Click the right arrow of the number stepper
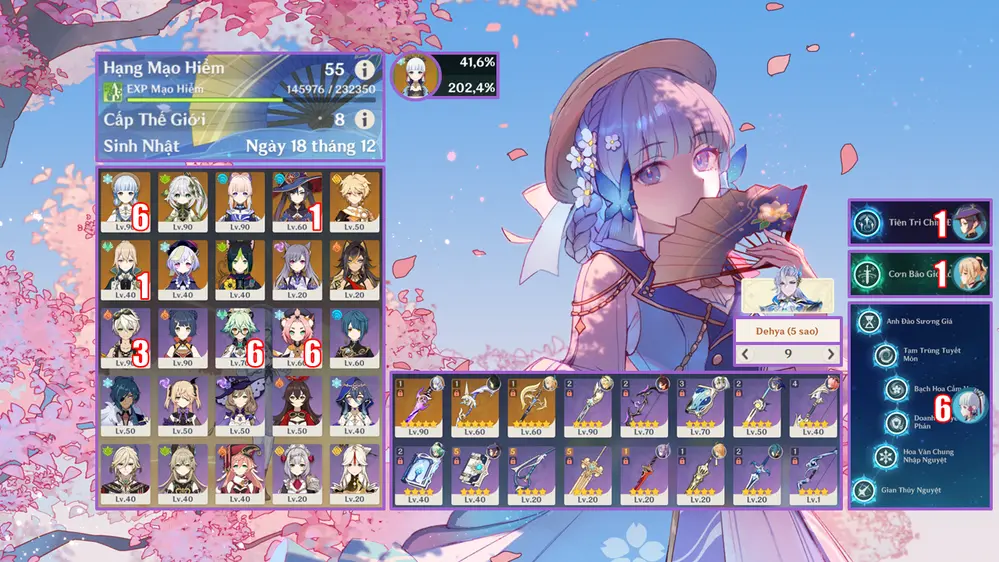Screen dimensions: 999x562 coord(830,354)
